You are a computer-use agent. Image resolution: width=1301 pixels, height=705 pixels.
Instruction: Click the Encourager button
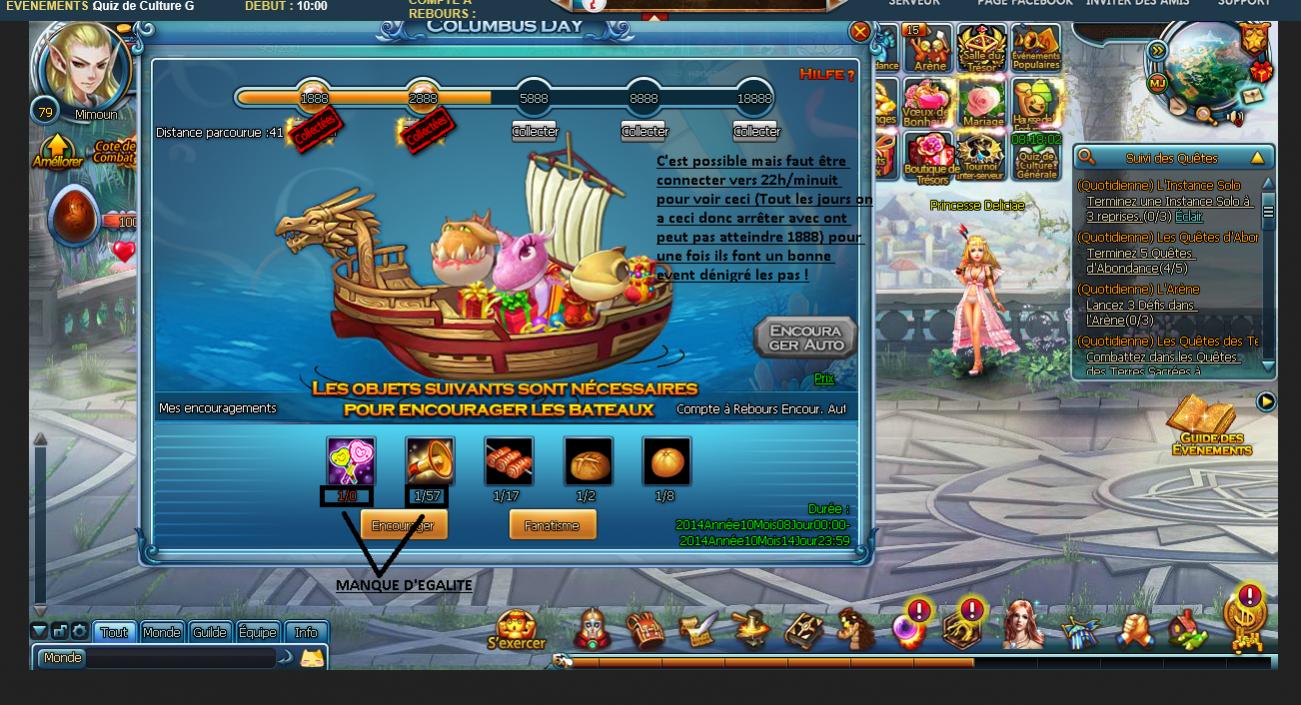tap(403, 525)
